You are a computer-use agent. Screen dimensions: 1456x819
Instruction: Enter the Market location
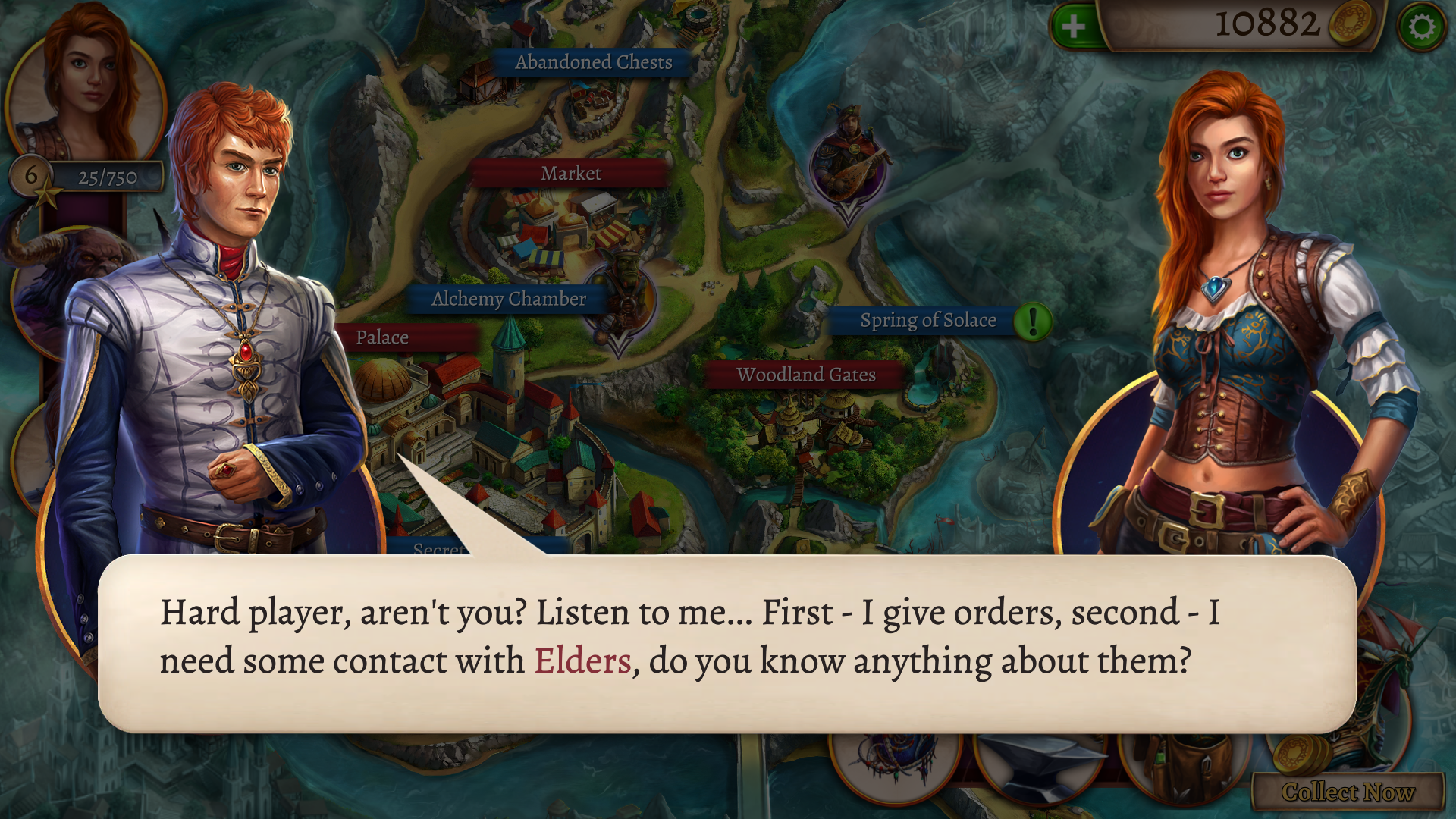[570, 174]
